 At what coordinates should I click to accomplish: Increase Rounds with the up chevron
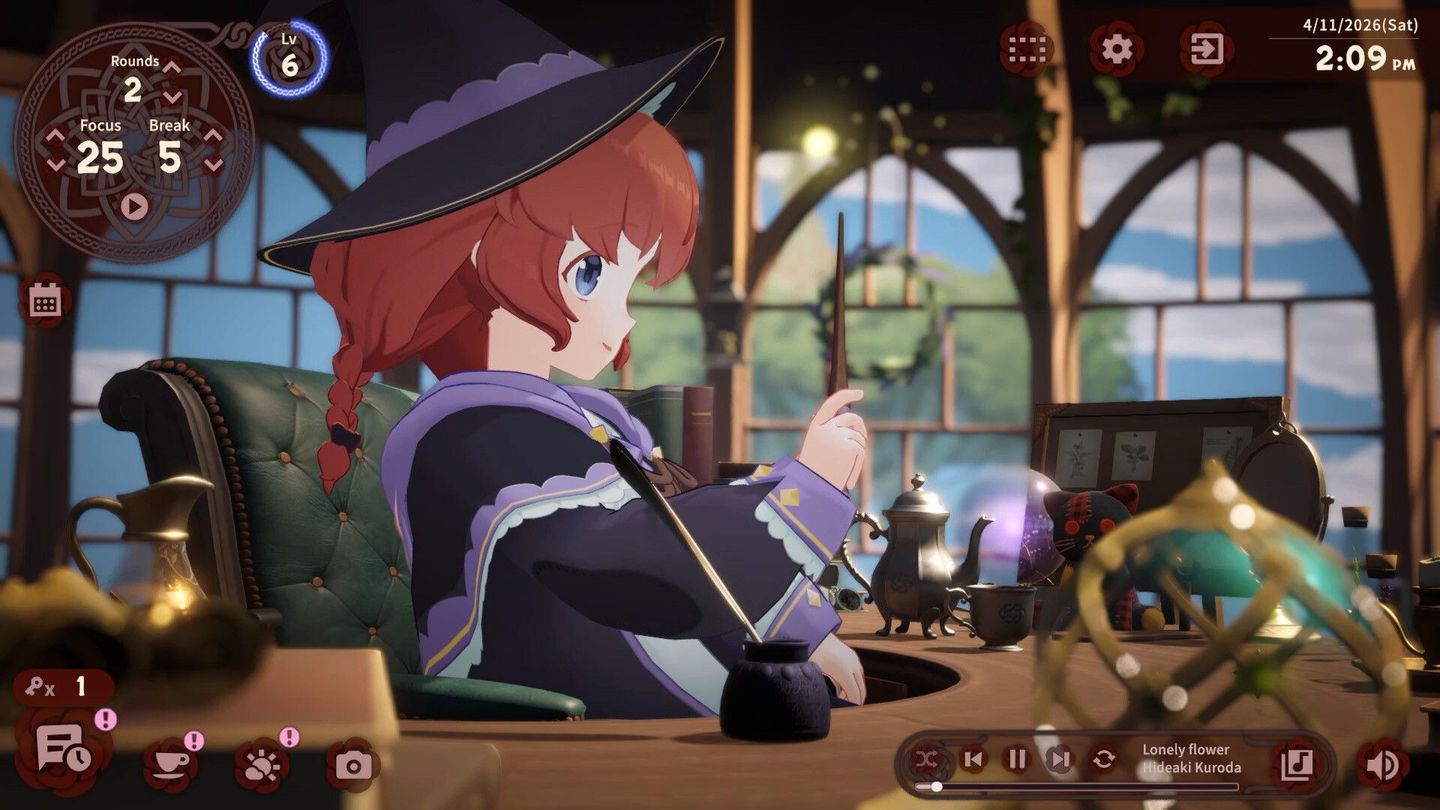point(171,69)
